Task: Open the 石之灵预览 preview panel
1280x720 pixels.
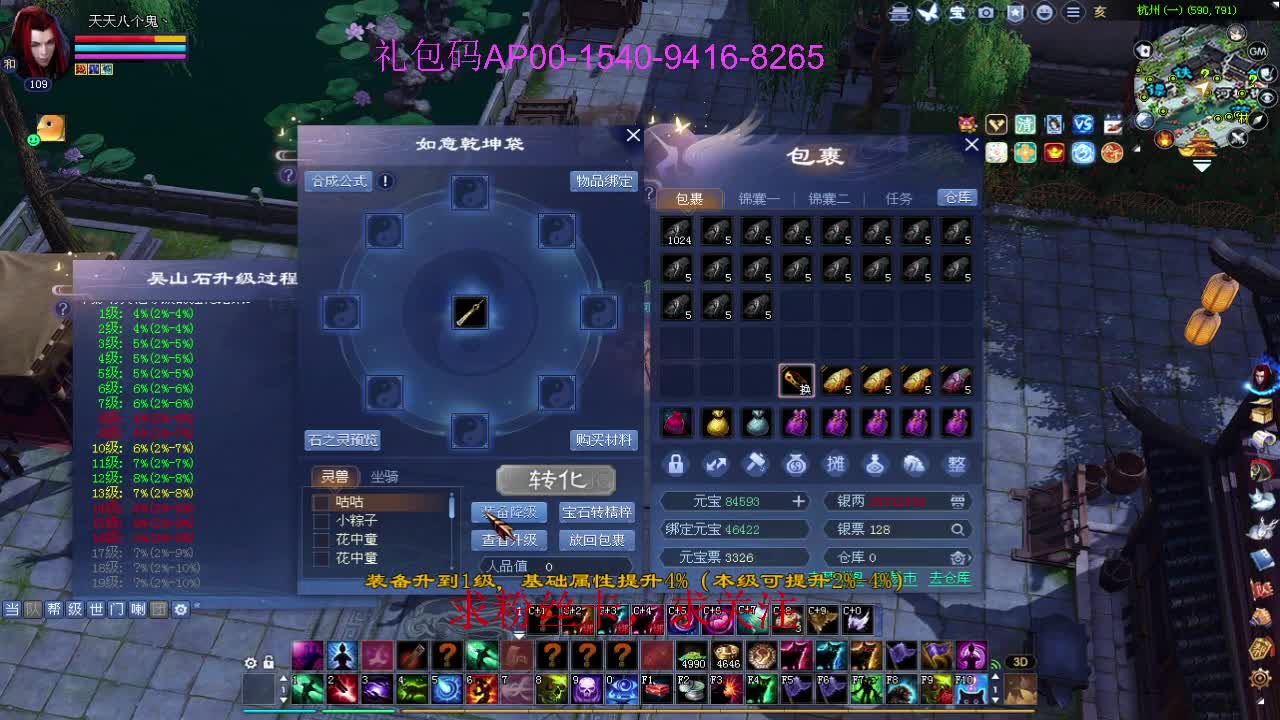Action: pyautogui.click(x=343, y=440)
